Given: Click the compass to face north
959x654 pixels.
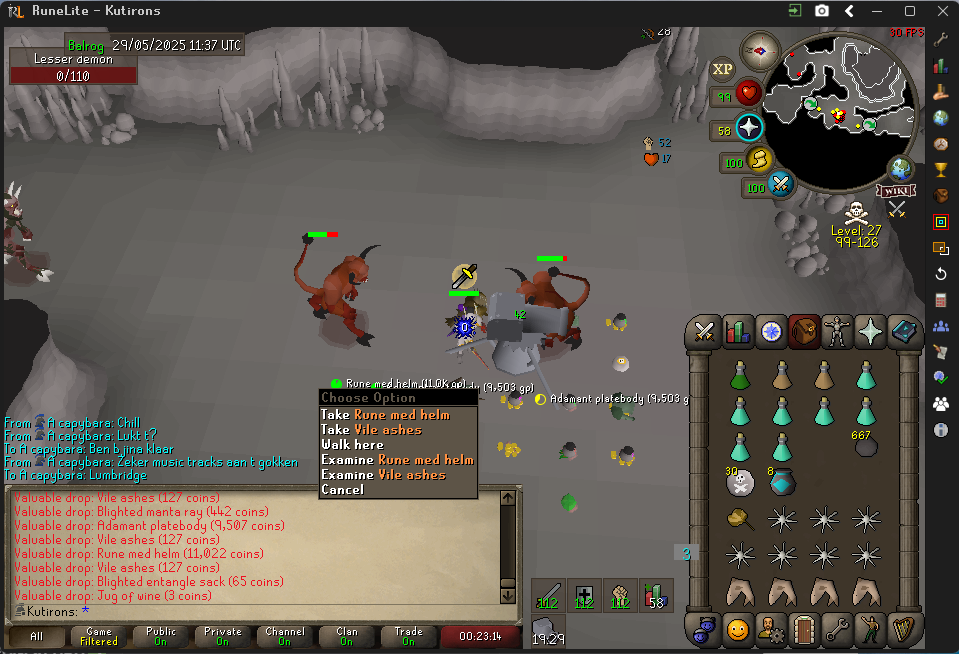Looking at the screenshot, I should (761, 49).
